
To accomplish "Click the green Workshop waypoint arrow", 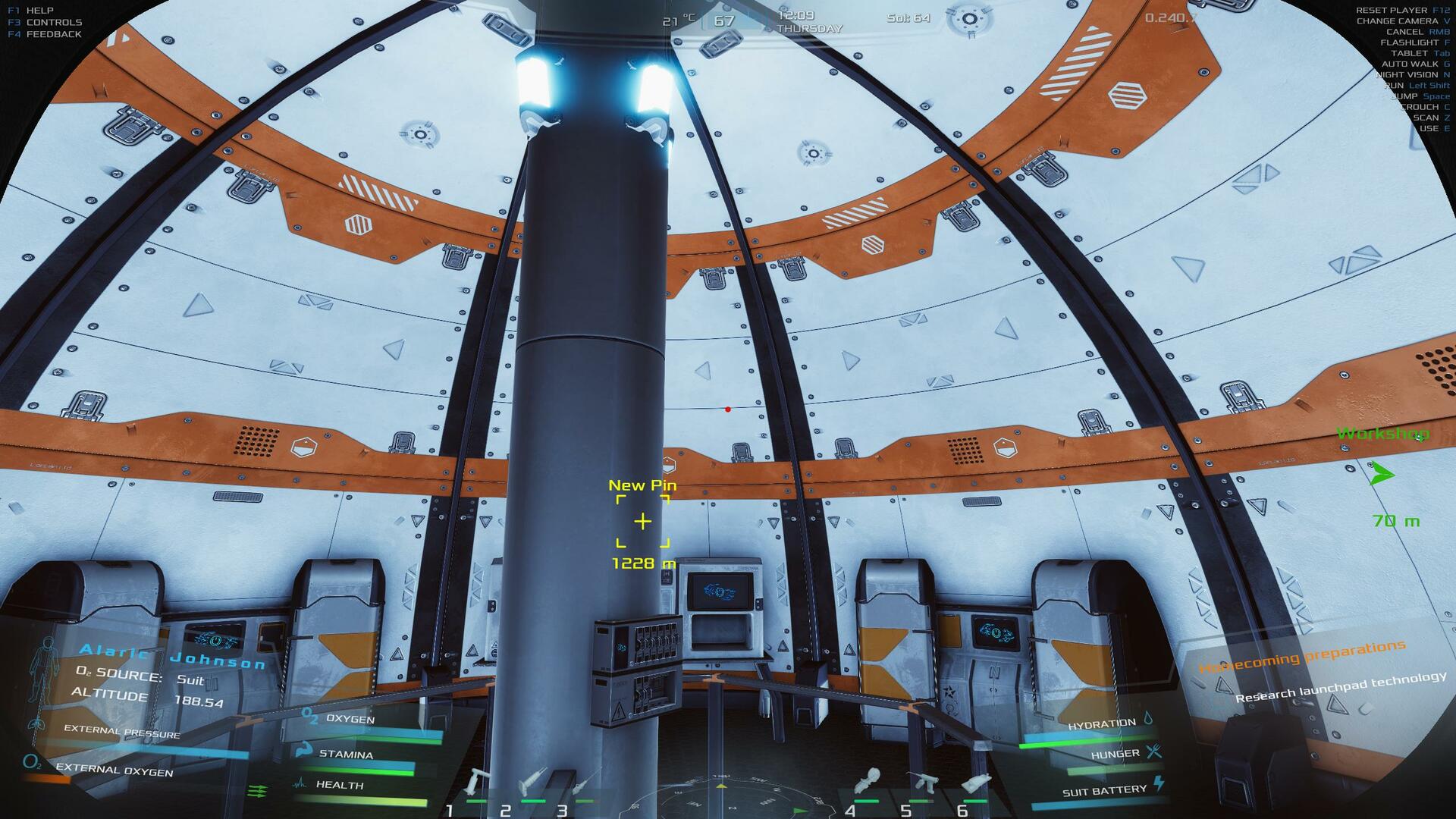I will [x=1382, y=475].
